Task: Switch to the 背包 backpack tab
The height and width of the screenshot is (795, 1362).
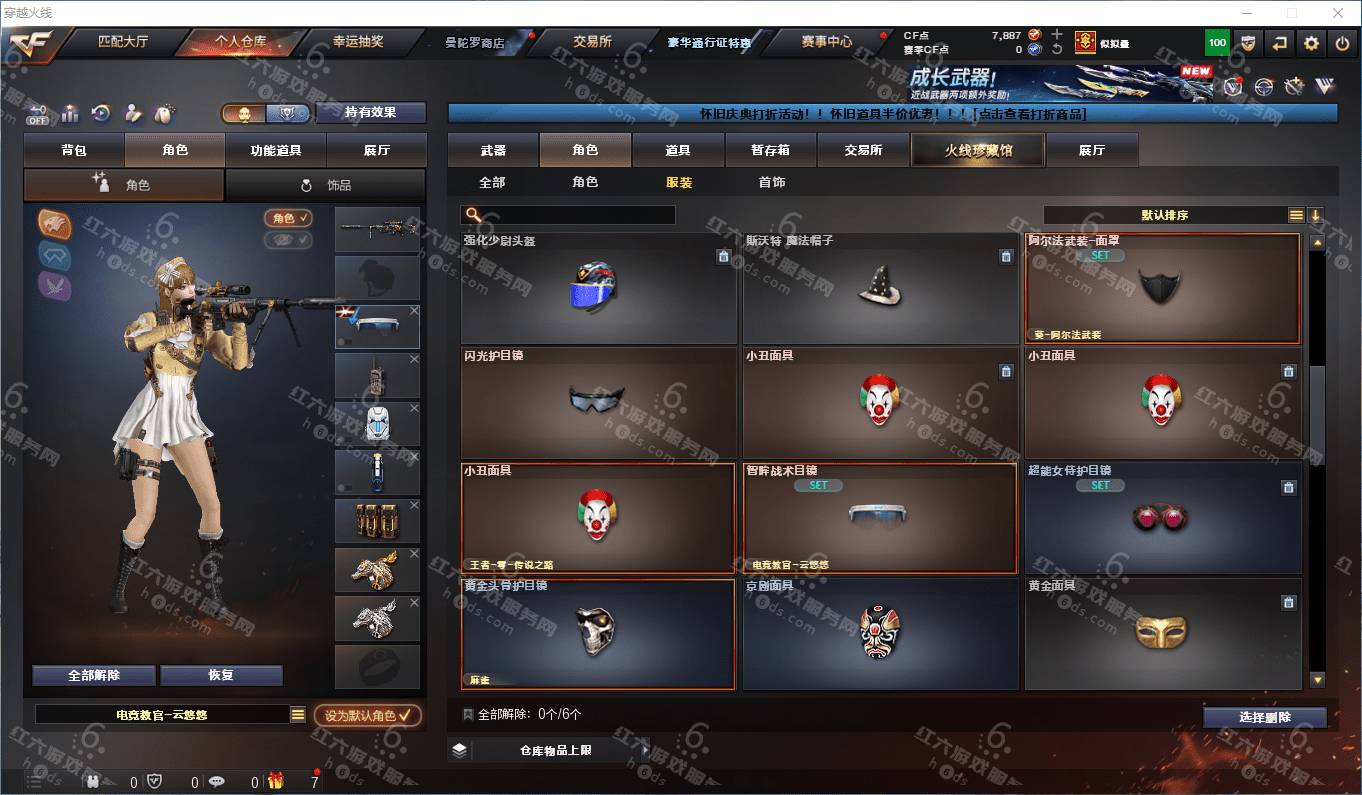Action: pos(74,150)
